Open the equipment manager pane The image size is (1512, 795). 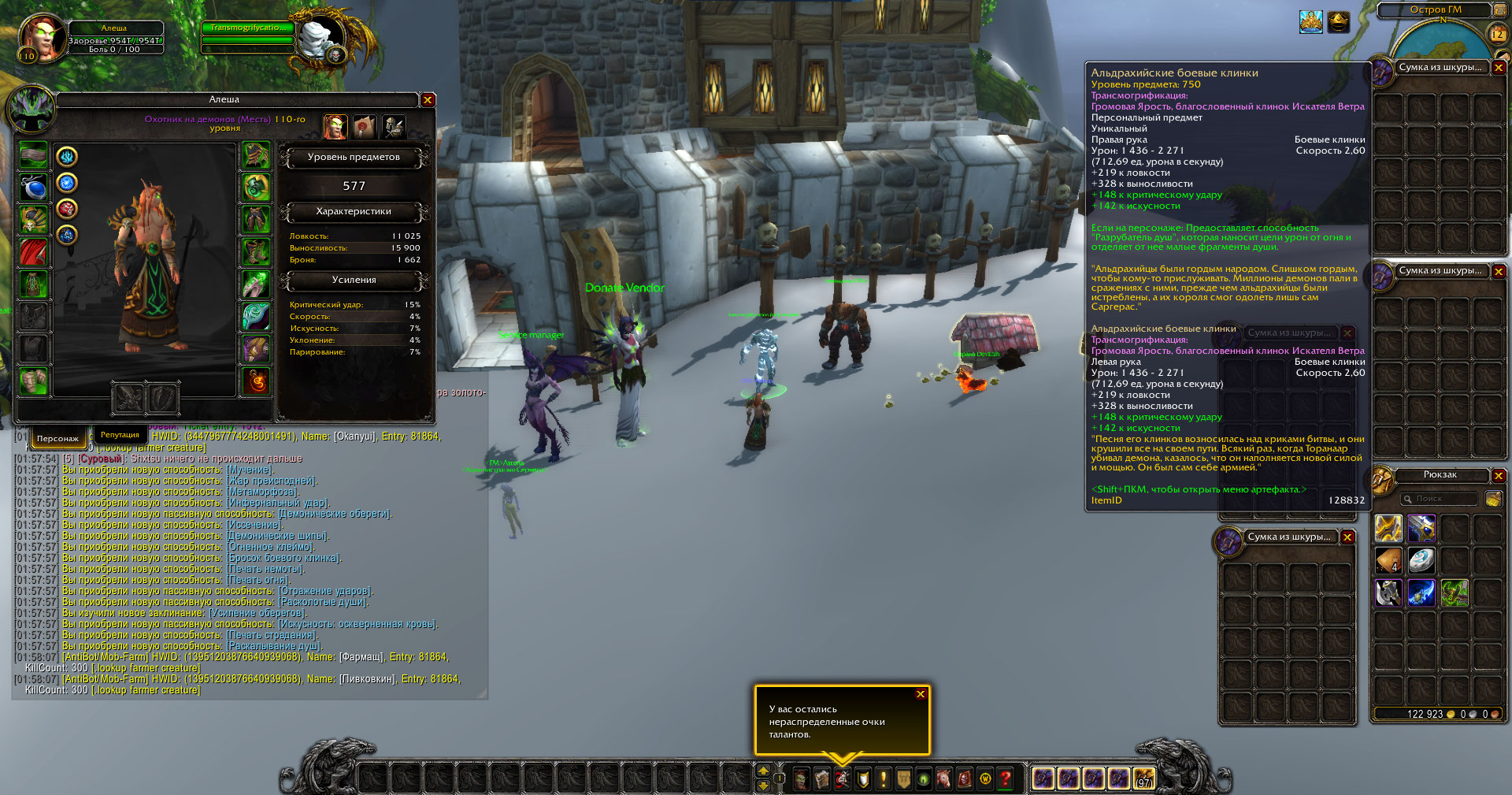pos(394,126)
